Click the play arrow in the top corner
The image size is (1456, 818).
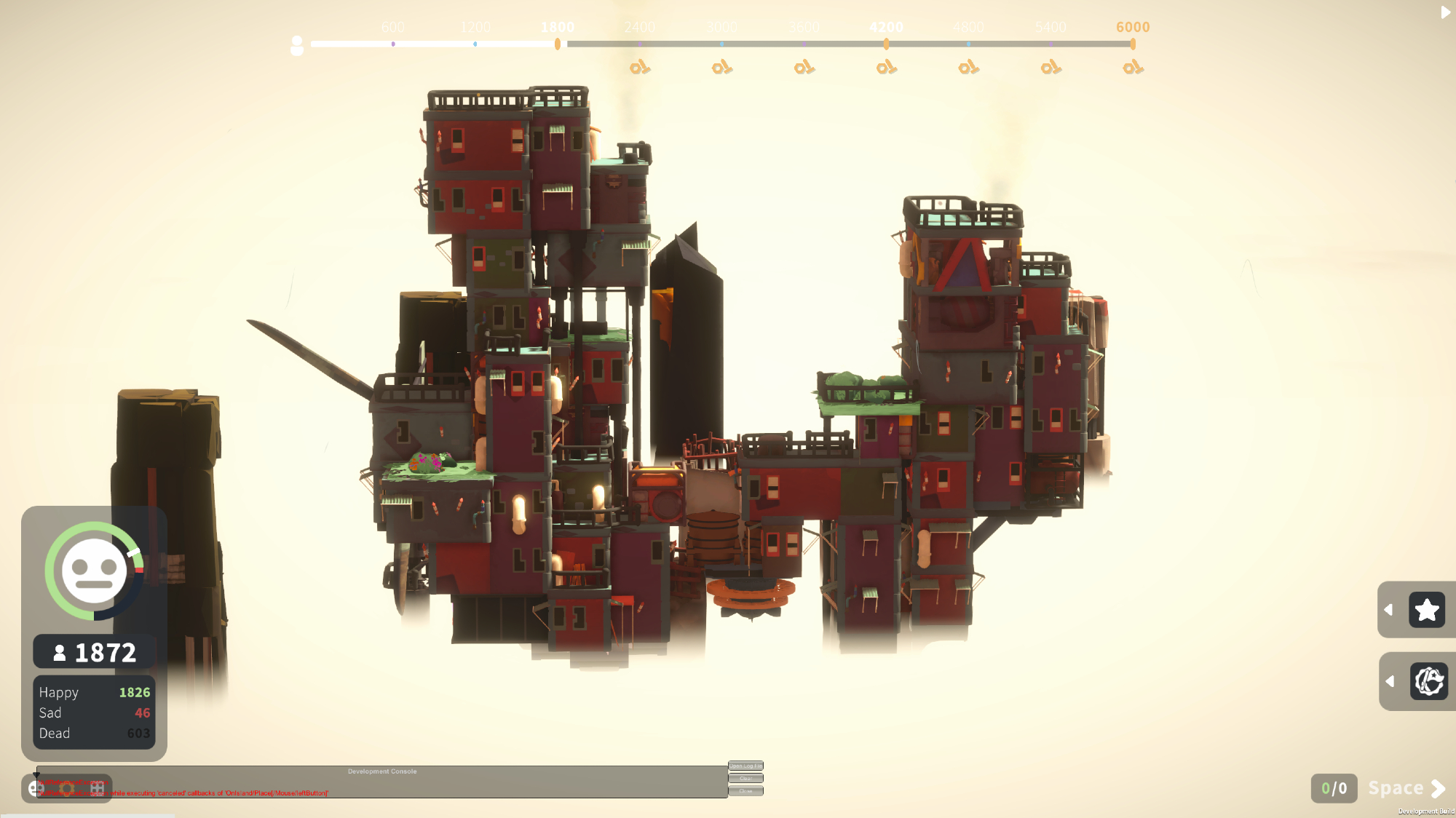tap(1445, 12)
